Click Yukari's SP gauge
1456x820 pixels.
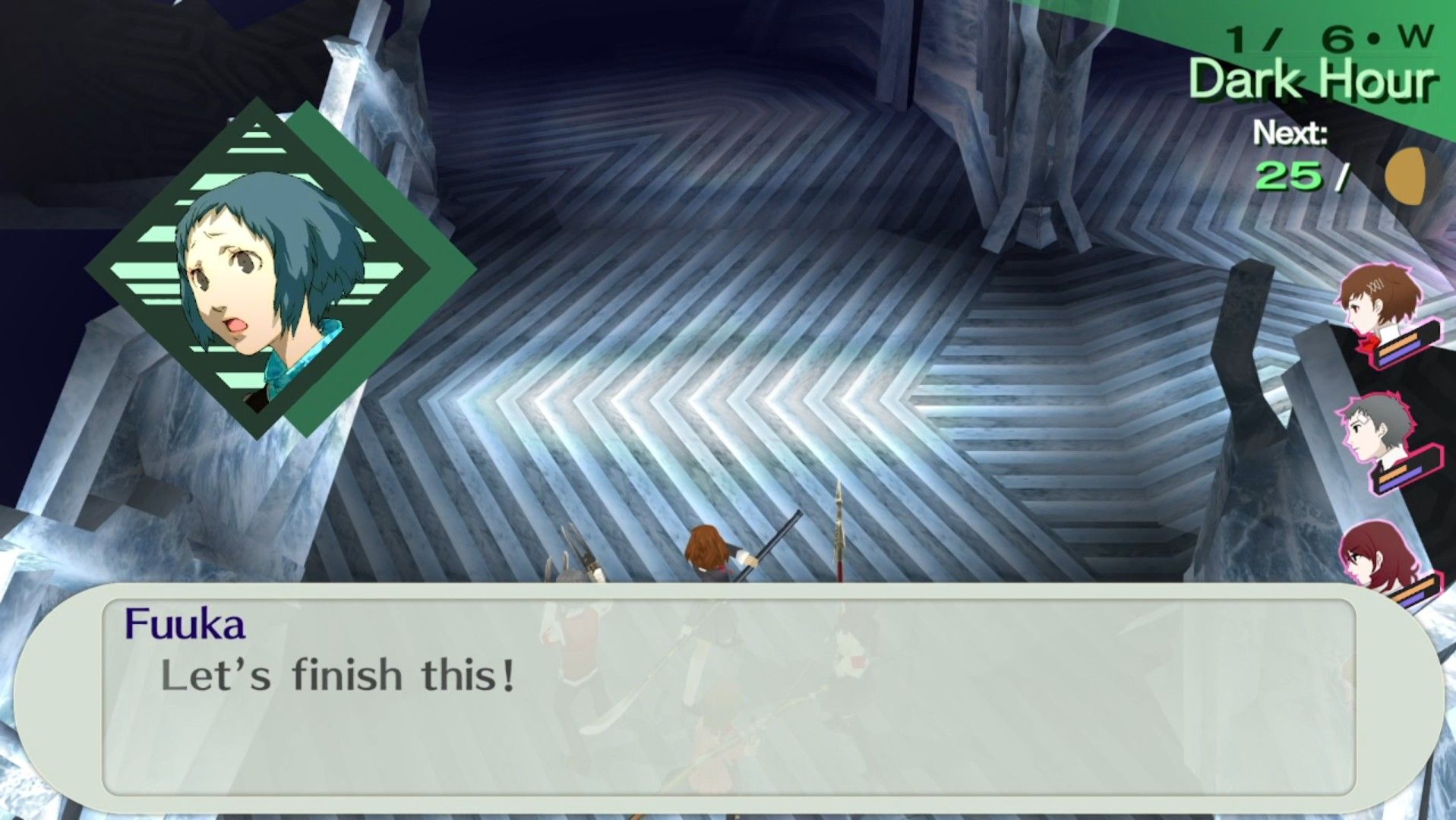coord(1398,355)
